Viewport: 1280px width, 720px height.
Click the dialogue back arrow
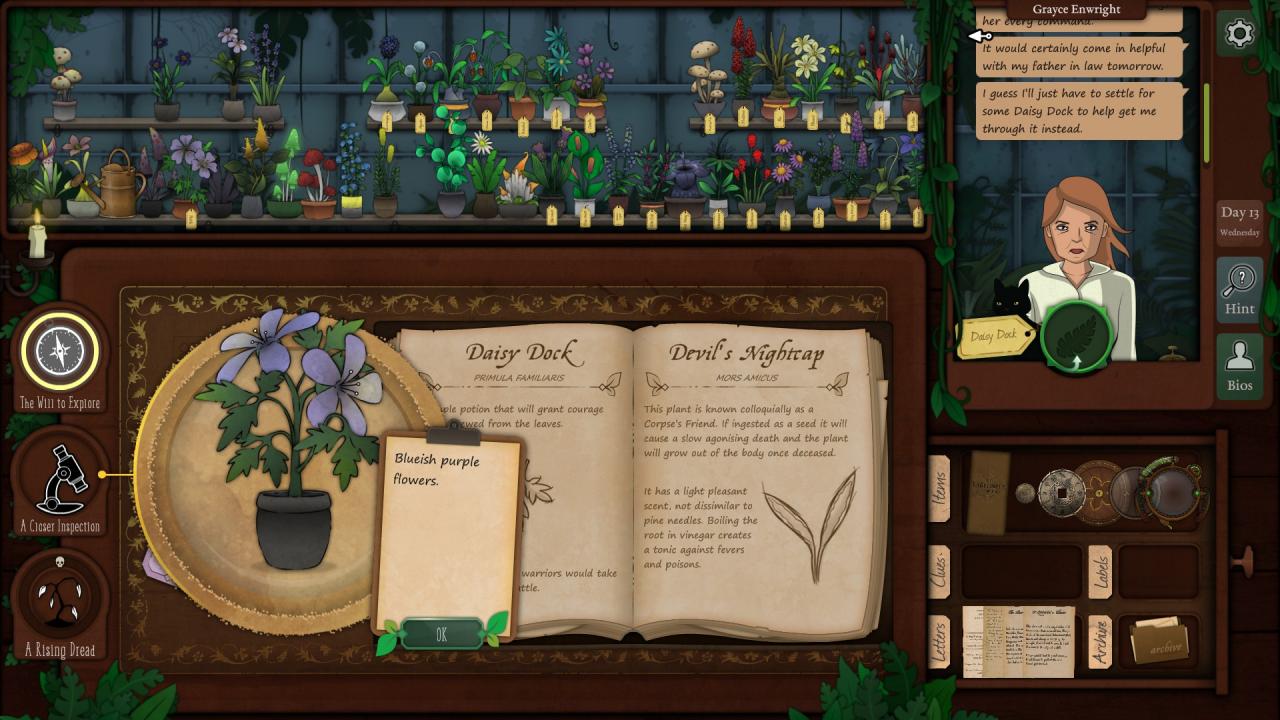click(980, 36)
